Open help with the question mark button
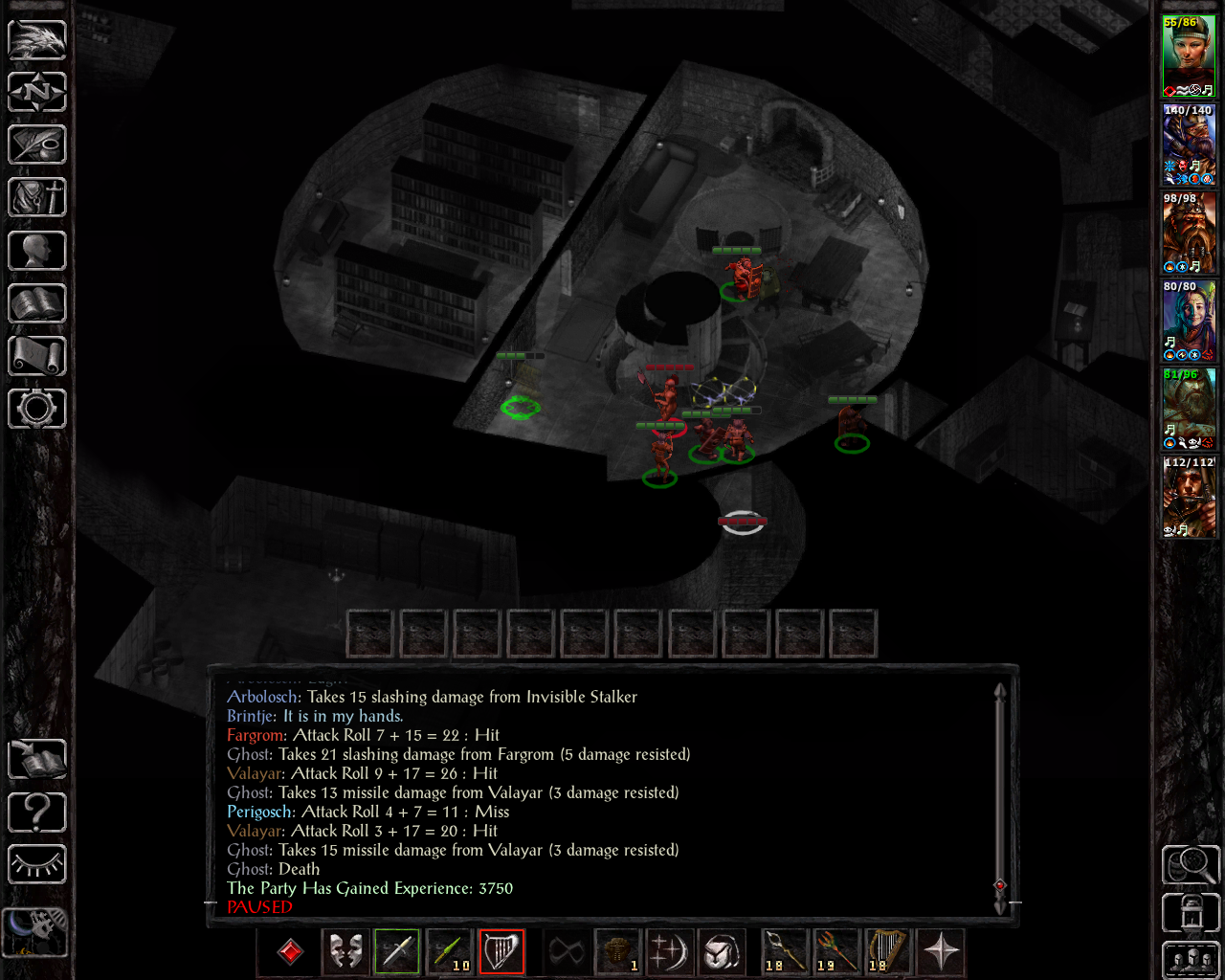 point(37,813)
